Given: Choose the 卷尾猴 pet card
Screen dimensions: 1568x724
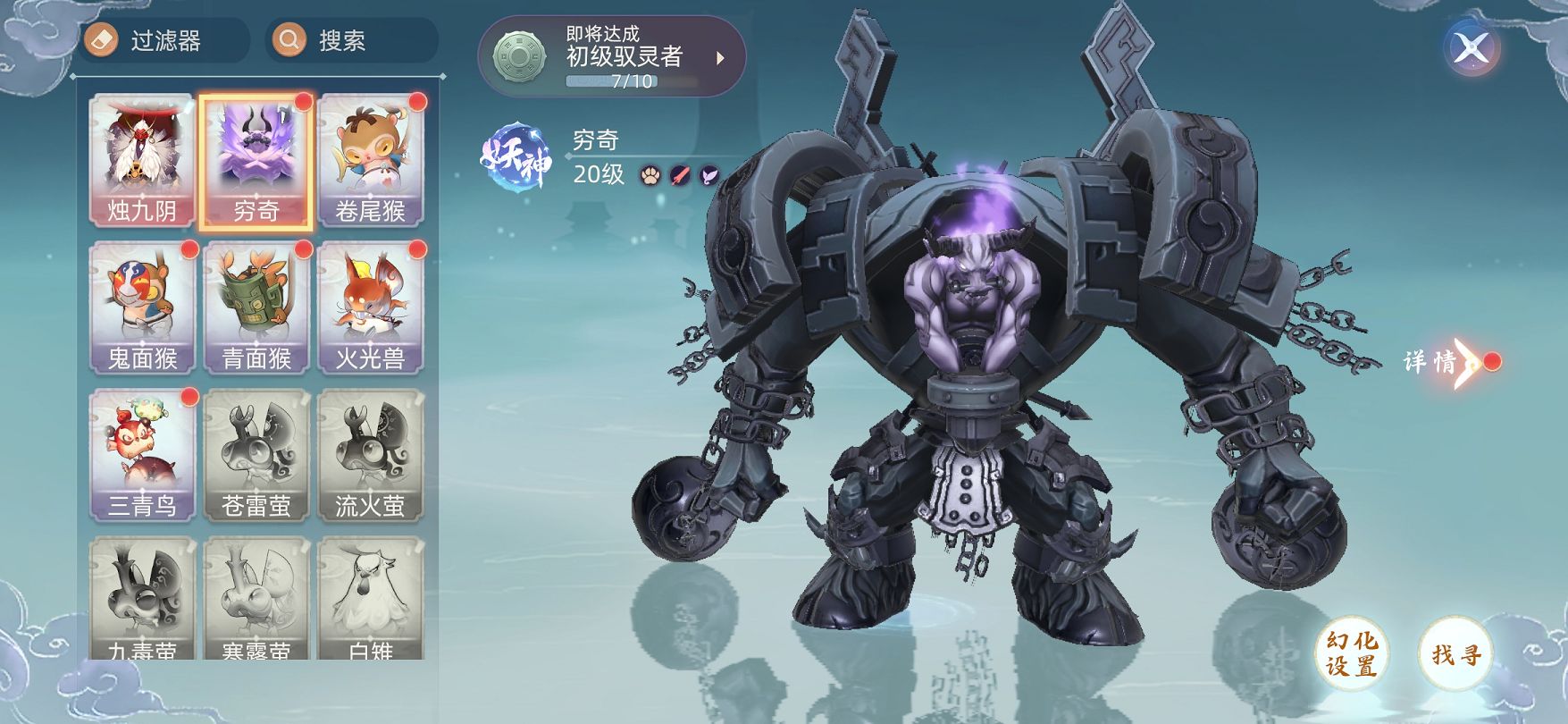Looking at the screenshot, I should click(x=371, y=161).
